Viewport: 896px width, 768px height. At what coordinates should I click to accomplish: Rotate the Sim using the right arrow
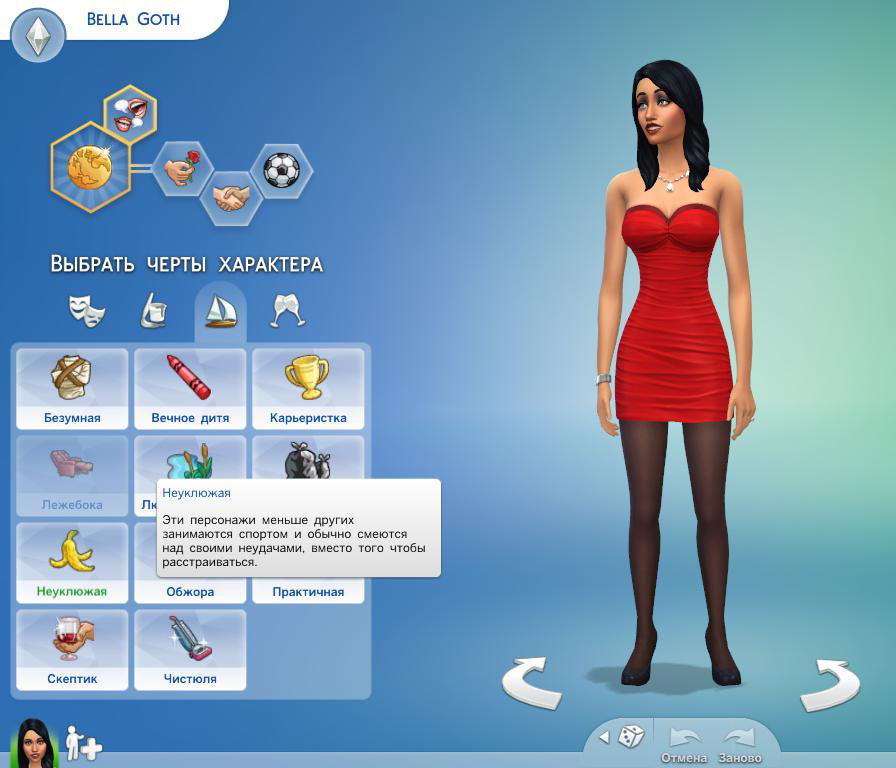830,684
